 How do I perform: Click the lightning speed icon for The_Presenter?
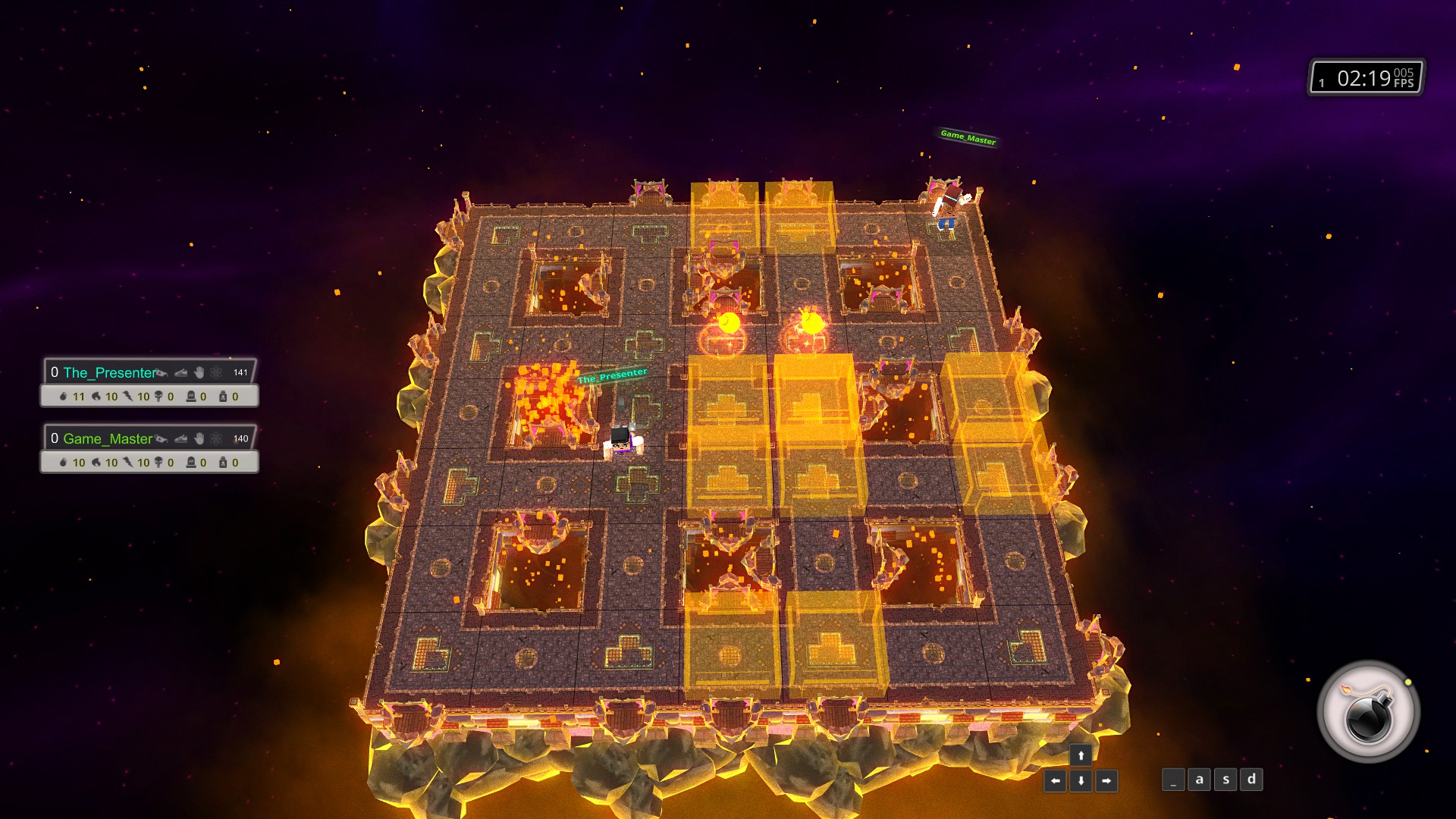pyautogui.click(x=129, y=397)
